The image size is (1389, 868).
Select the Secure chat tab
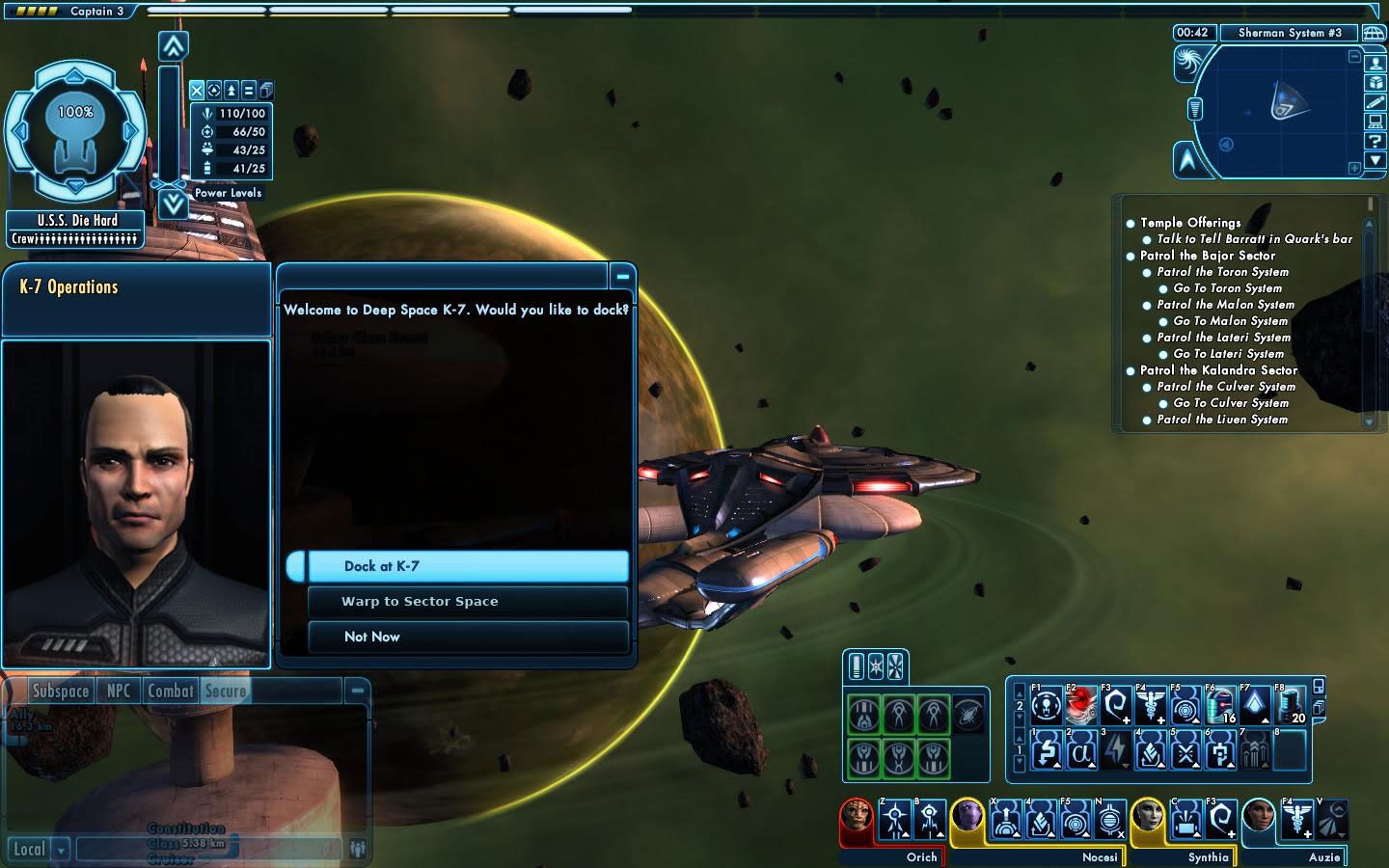tap(226, 691)
